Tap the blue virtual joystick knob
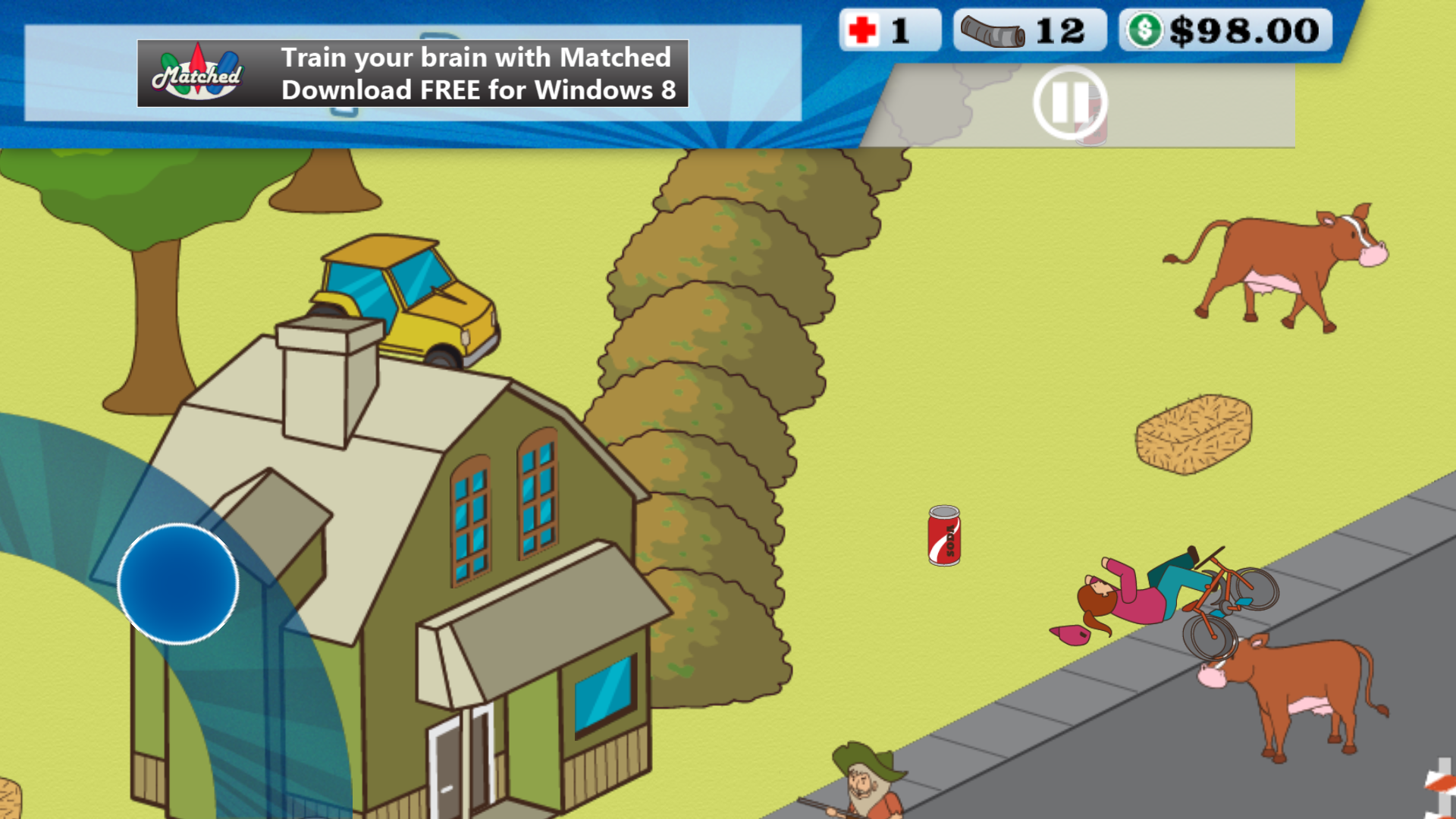The image size is (1456, 819). coord(178,584)
